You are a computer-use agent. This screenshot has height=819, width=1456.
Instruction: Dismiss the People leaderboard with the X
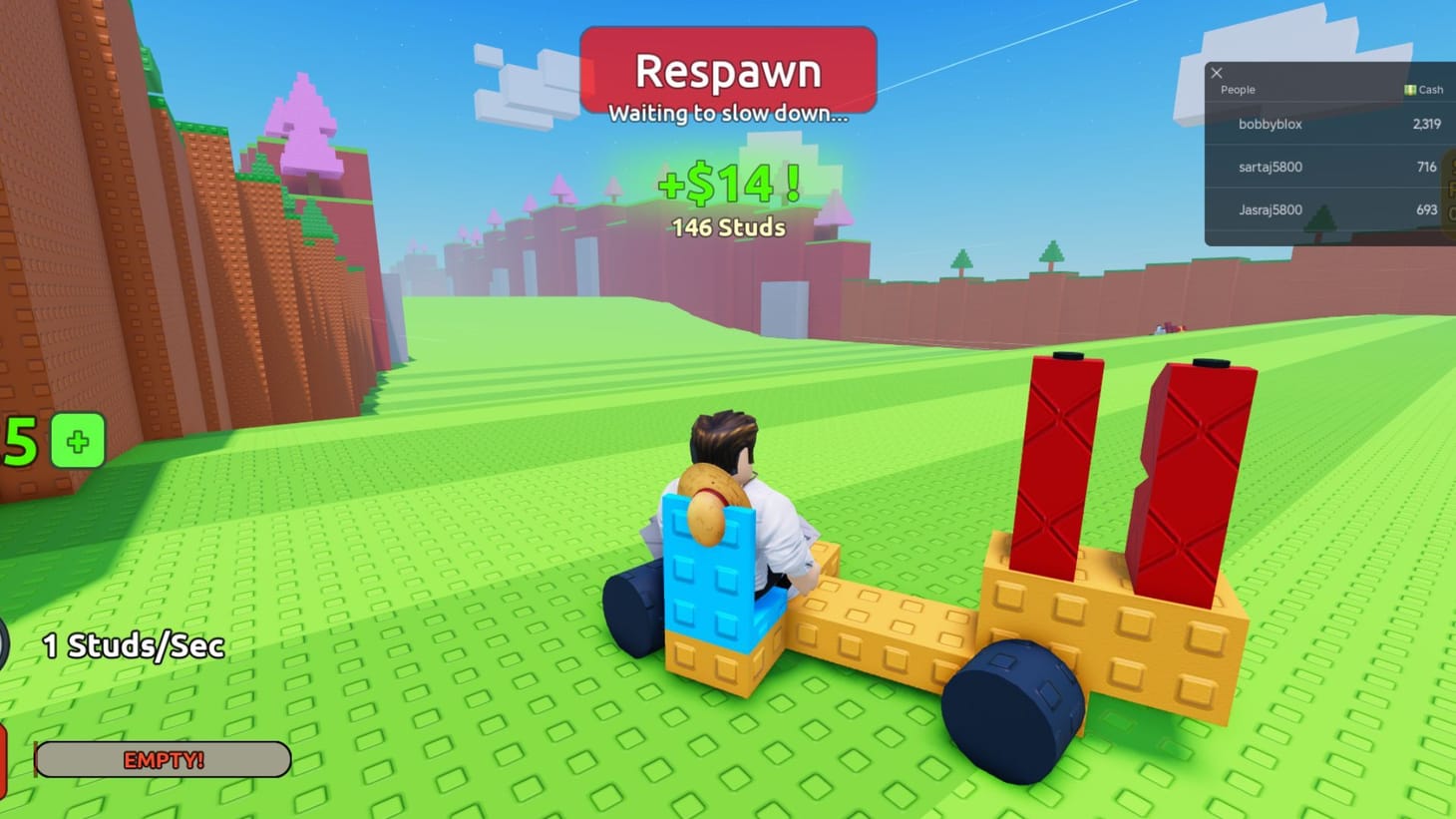coord(1217,73)
